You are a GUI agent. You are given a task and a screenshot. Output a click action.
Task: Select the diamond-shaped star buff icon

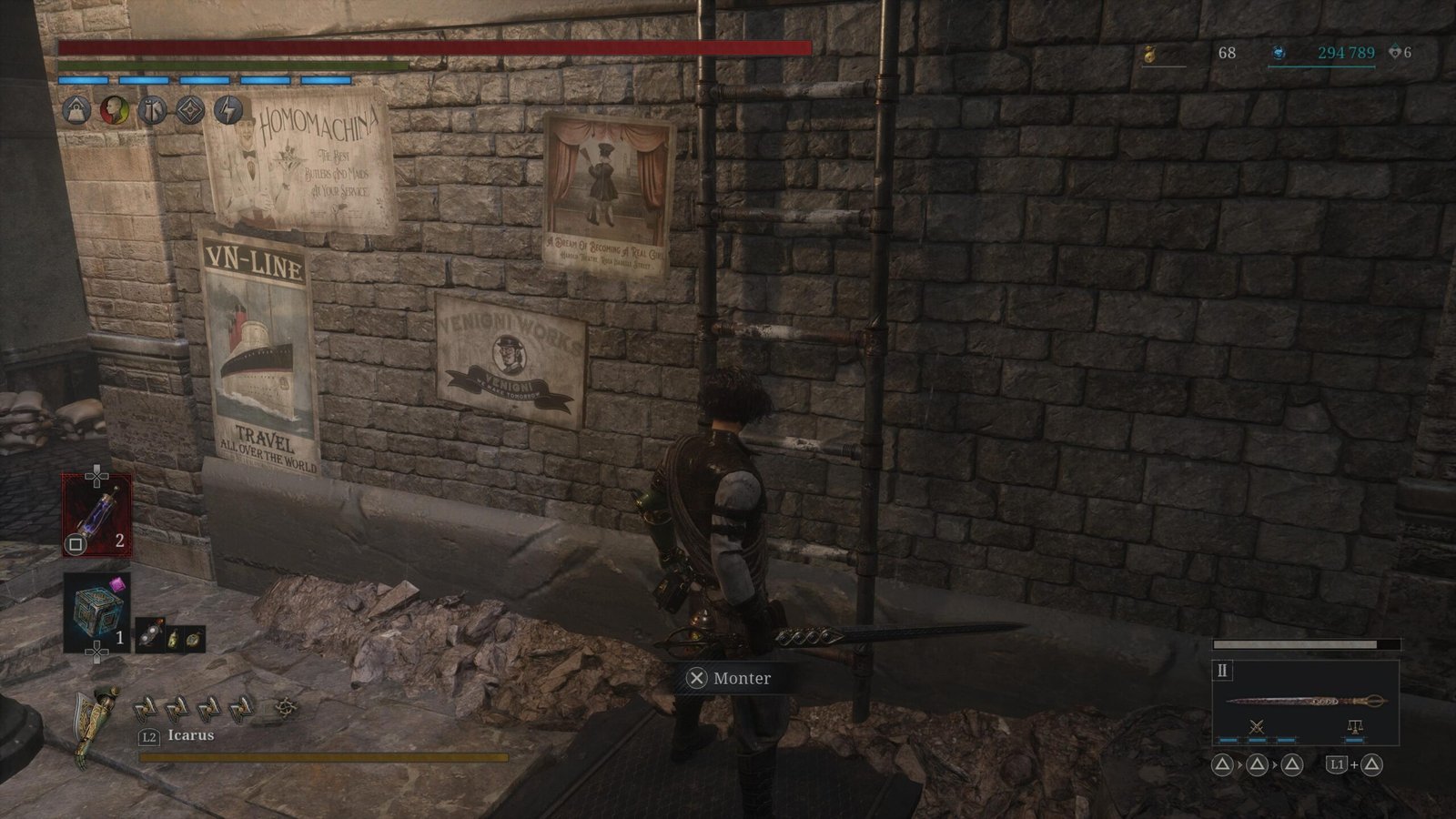190,111
